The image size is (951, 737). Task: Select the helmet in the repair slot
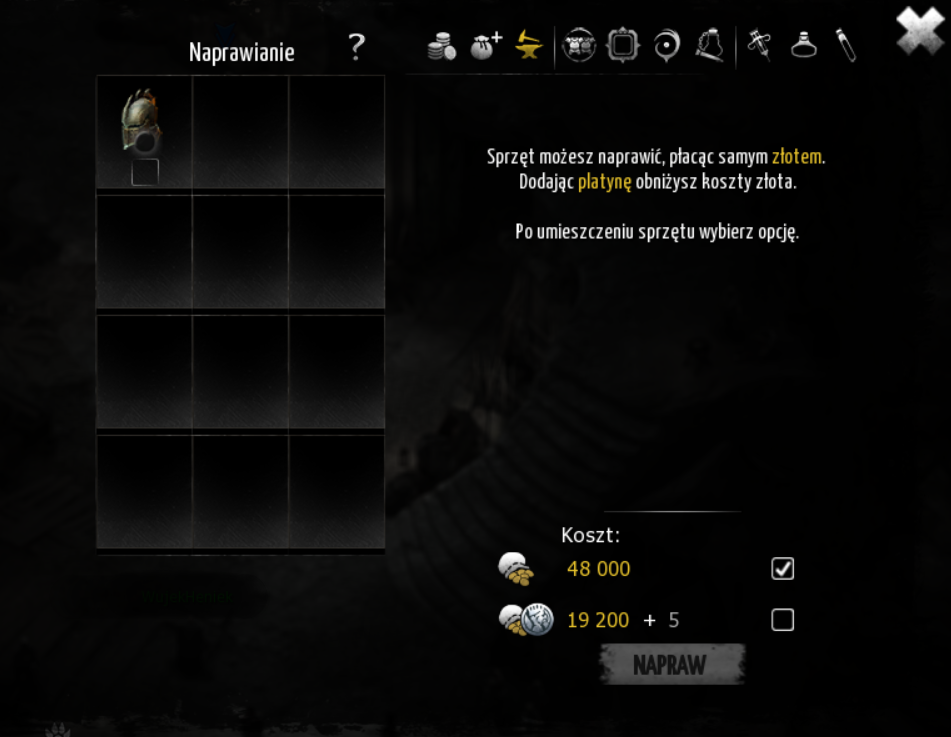point(142,122)
